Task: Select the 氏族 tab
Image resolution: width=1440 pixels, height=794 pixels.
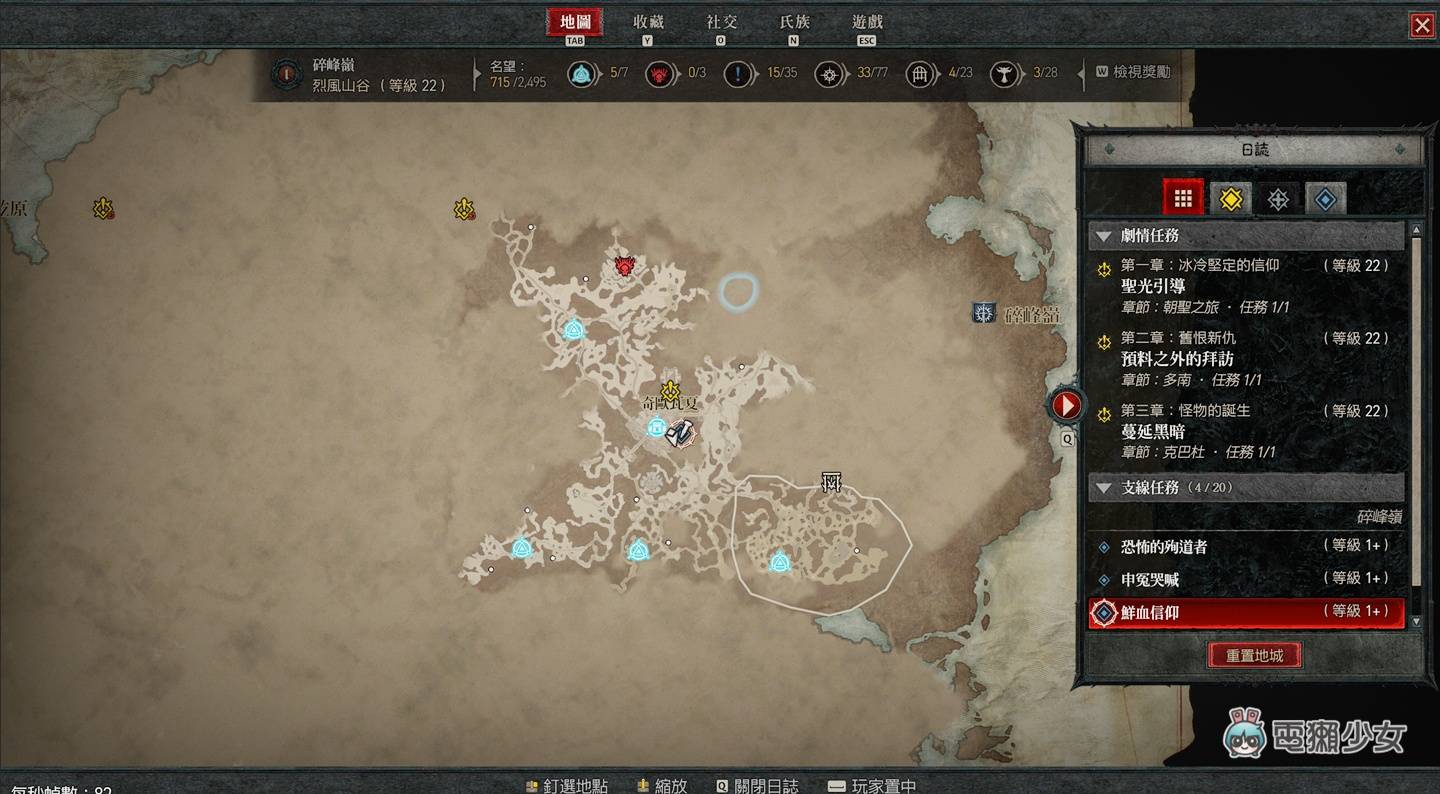Action: click(794, 22)
